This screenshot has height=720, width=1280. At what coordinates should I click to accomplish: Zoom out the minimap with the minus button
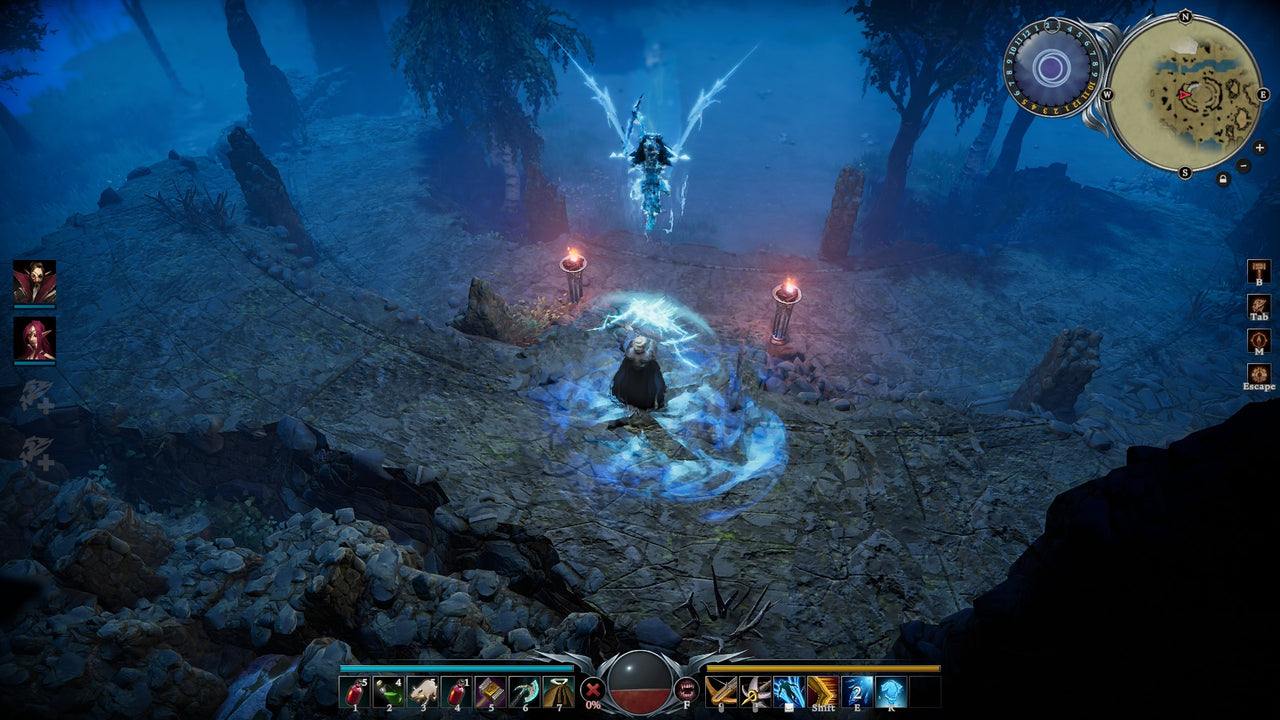[1243, 166]
